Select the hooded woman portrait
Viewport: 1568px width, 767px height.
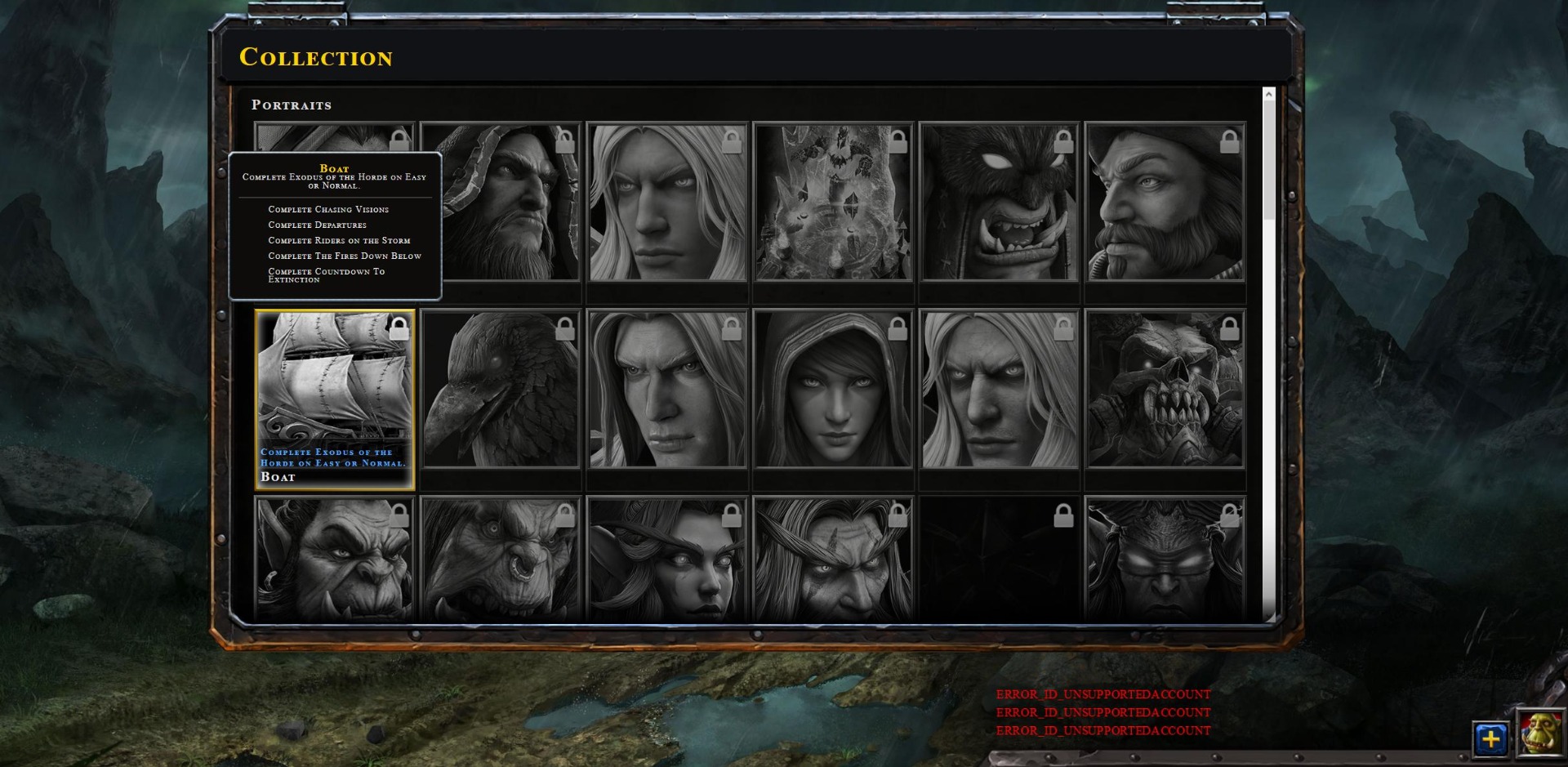(x=833, y=389)
